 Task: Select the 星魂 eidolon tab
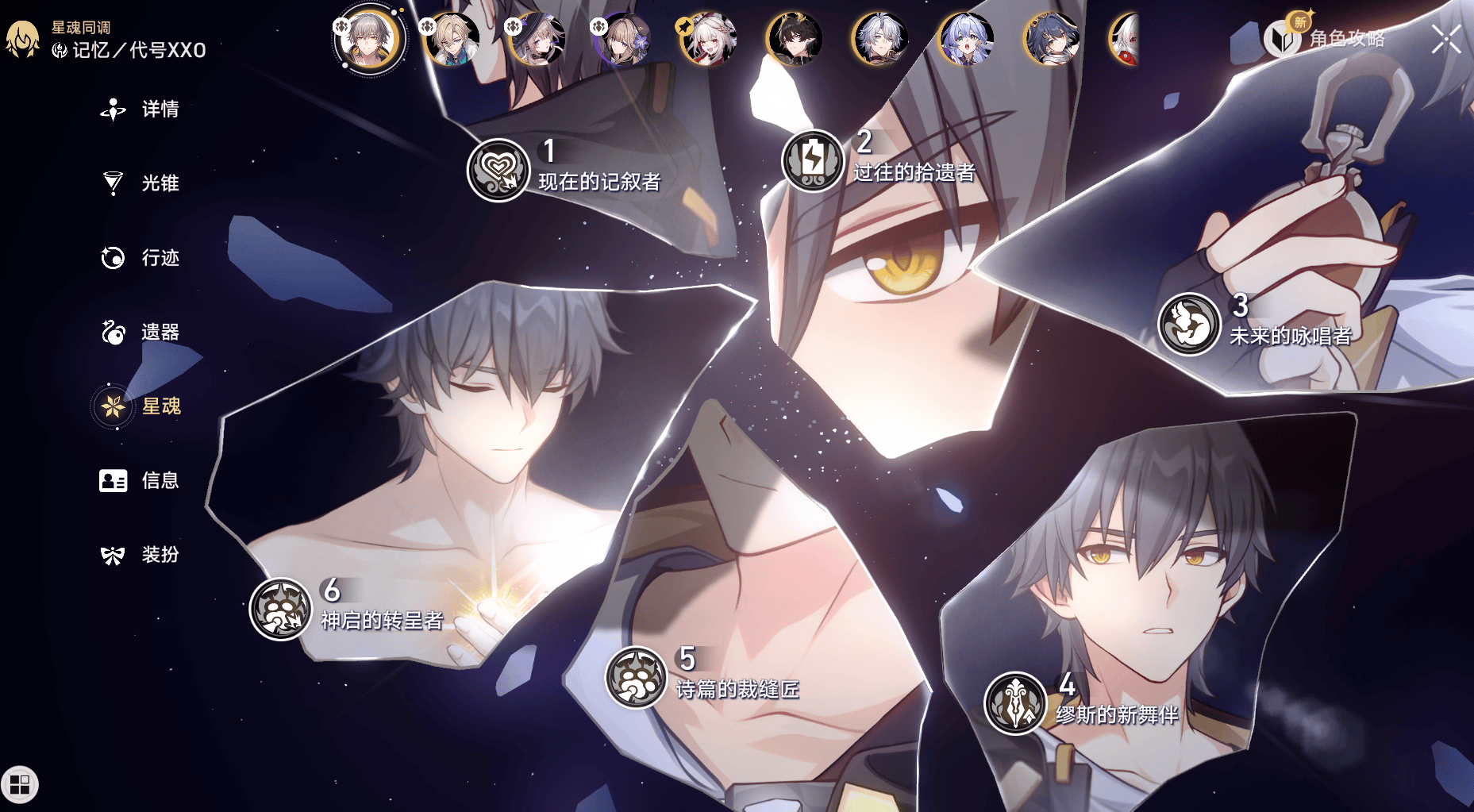point(141,406)
